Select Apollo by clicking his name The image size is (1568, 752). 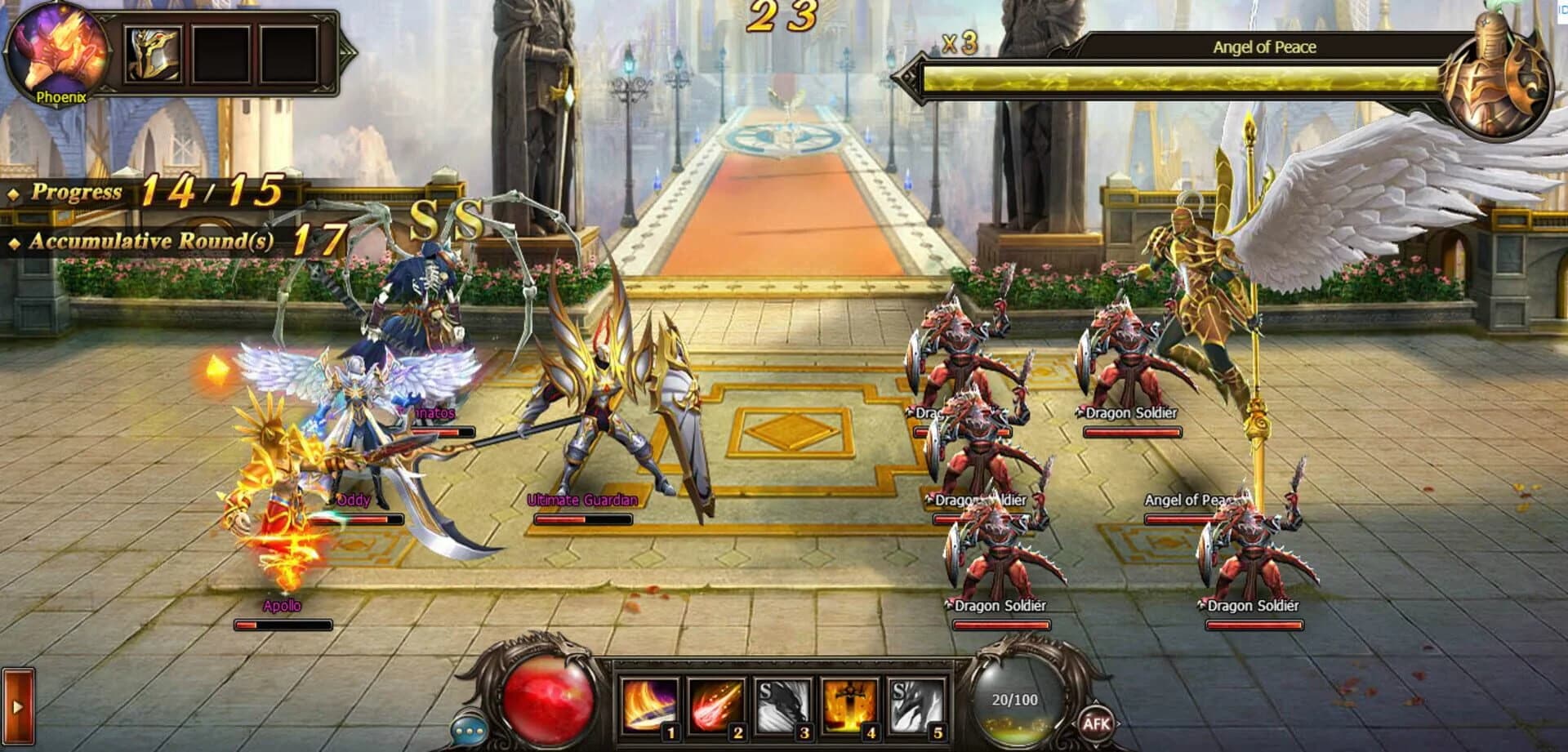click(x=281, y=606)
